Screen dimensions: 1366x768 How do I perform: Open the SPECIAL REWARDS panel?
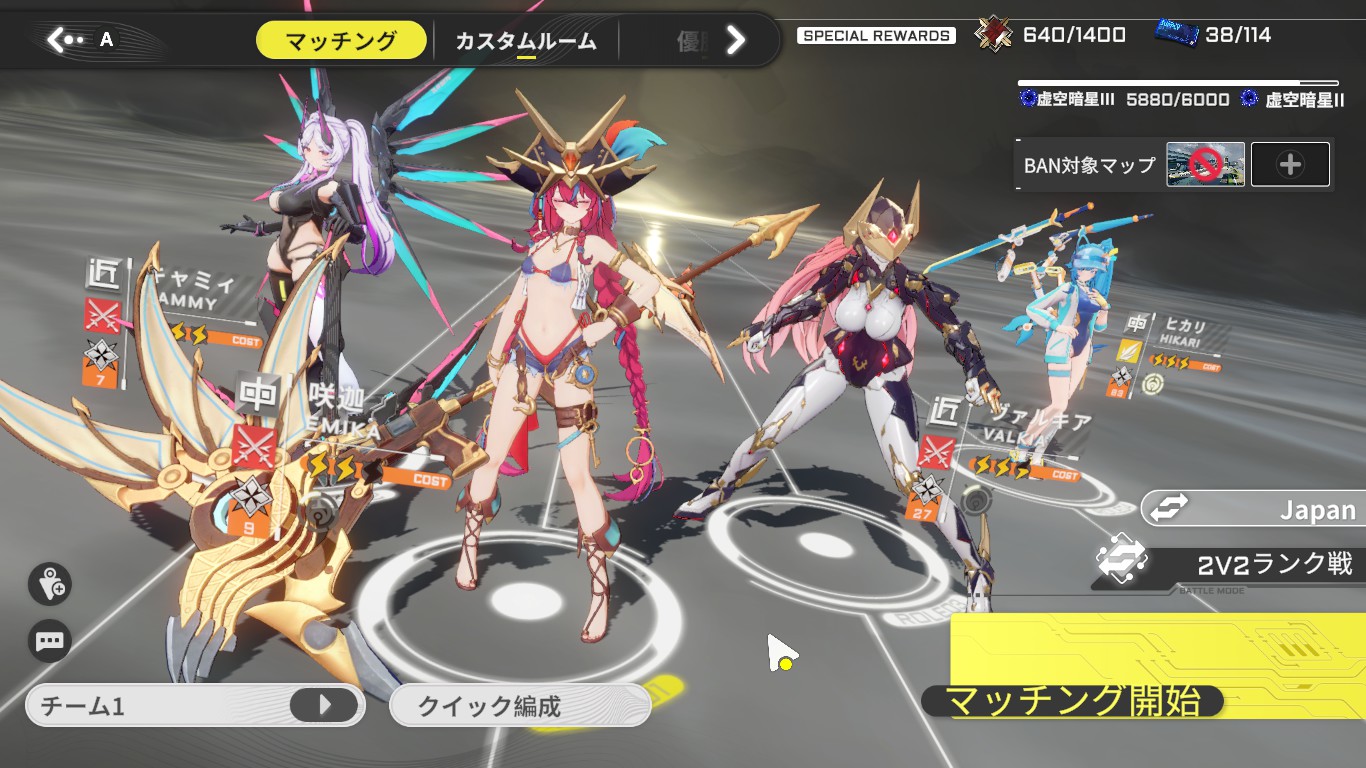pos(876,36)
